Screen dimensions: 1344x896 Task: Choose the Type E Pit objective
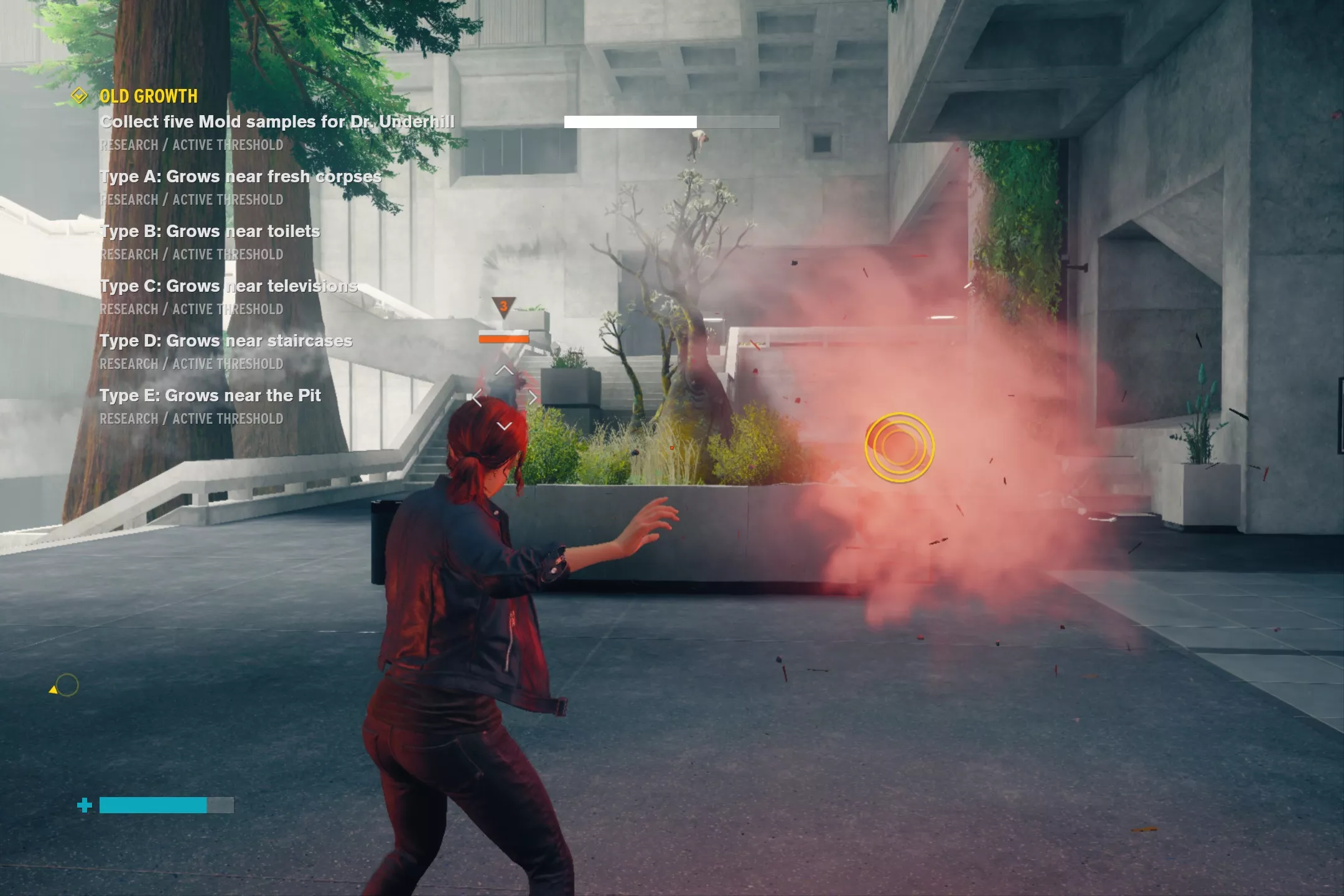pos(210,396)
